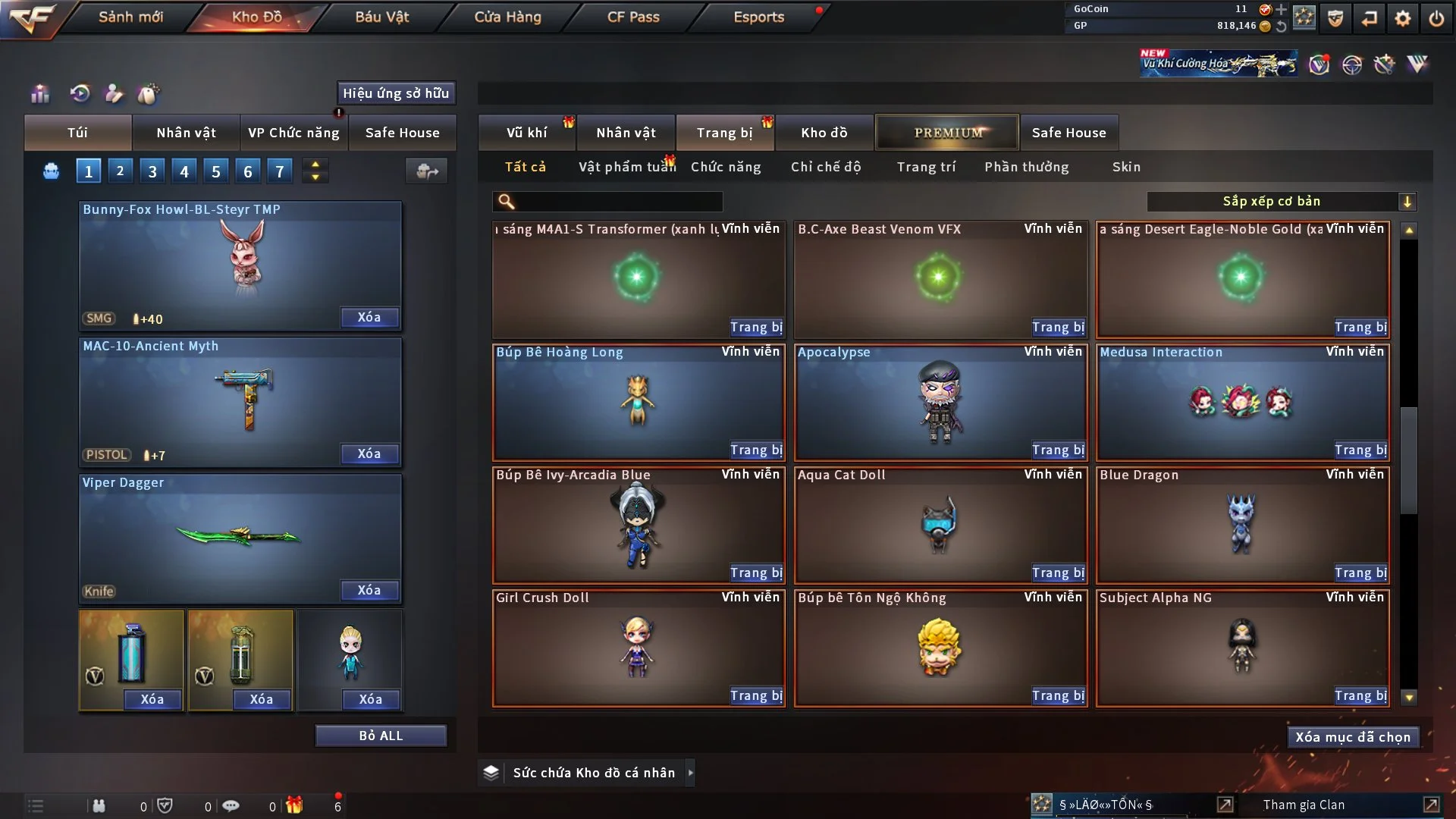Open the Báu Vật menu

point(381,17)
